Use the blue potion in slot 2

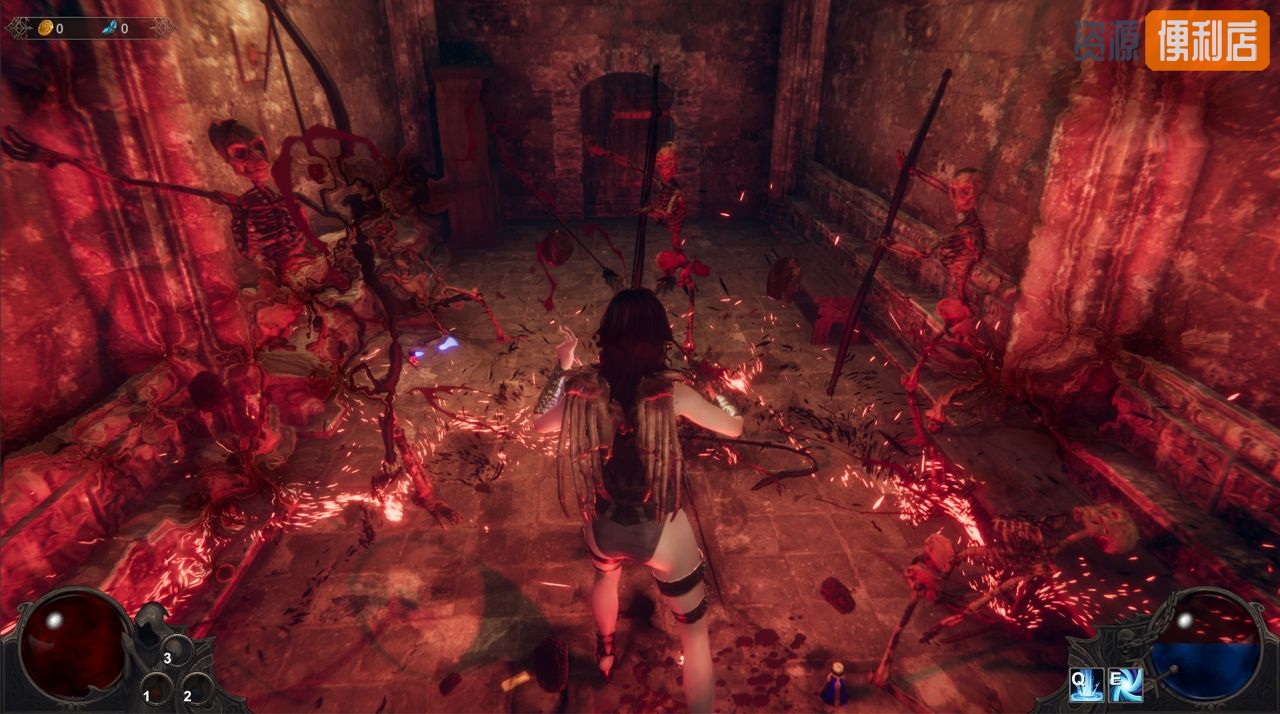tap(197, 688)
